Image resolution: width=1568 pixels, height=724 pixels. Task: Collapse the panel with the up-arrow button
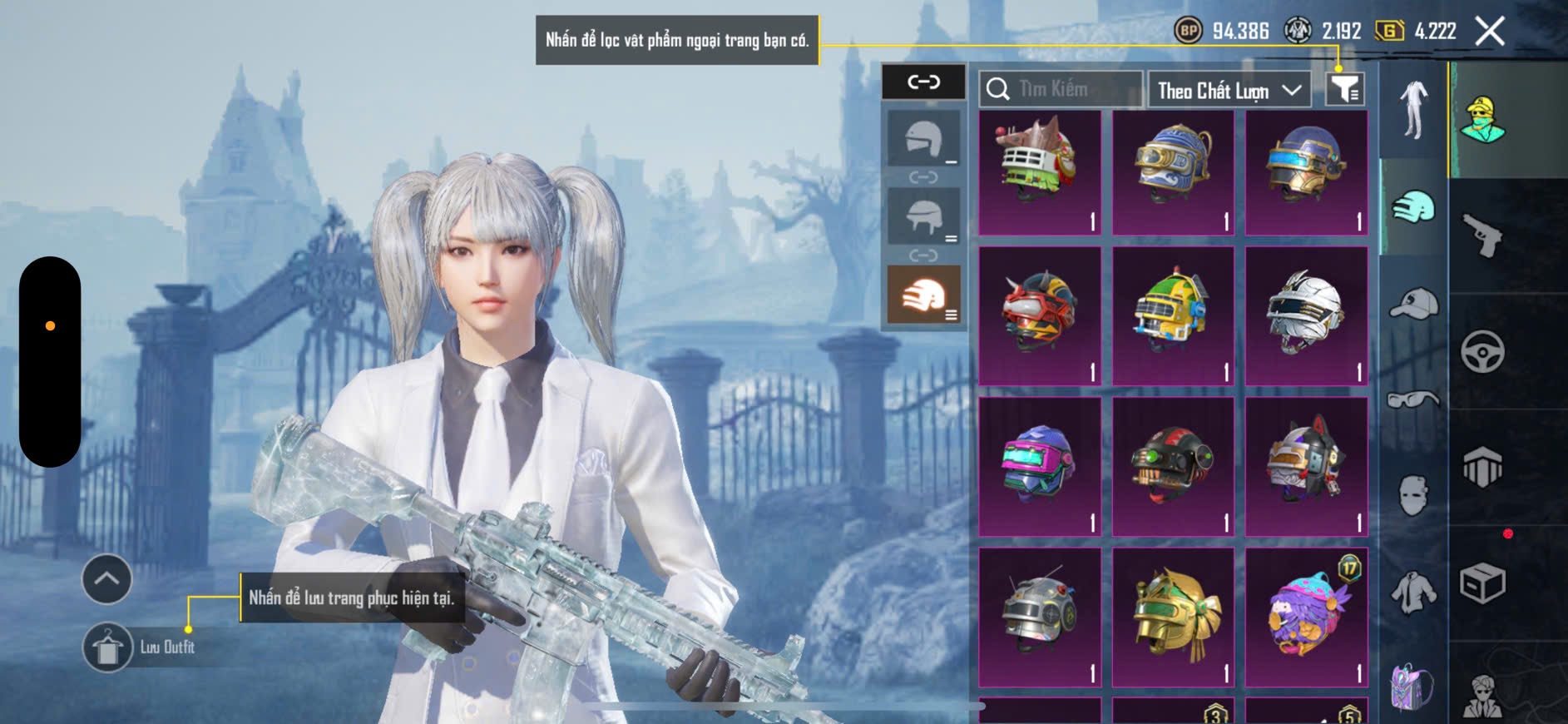pyautogui.click(x=106, y=579)
